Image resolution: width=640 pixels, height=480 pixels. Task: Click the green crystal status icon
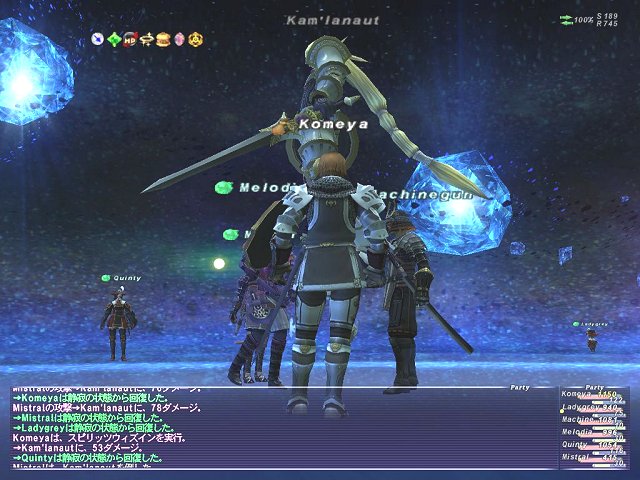coord(114,39)
